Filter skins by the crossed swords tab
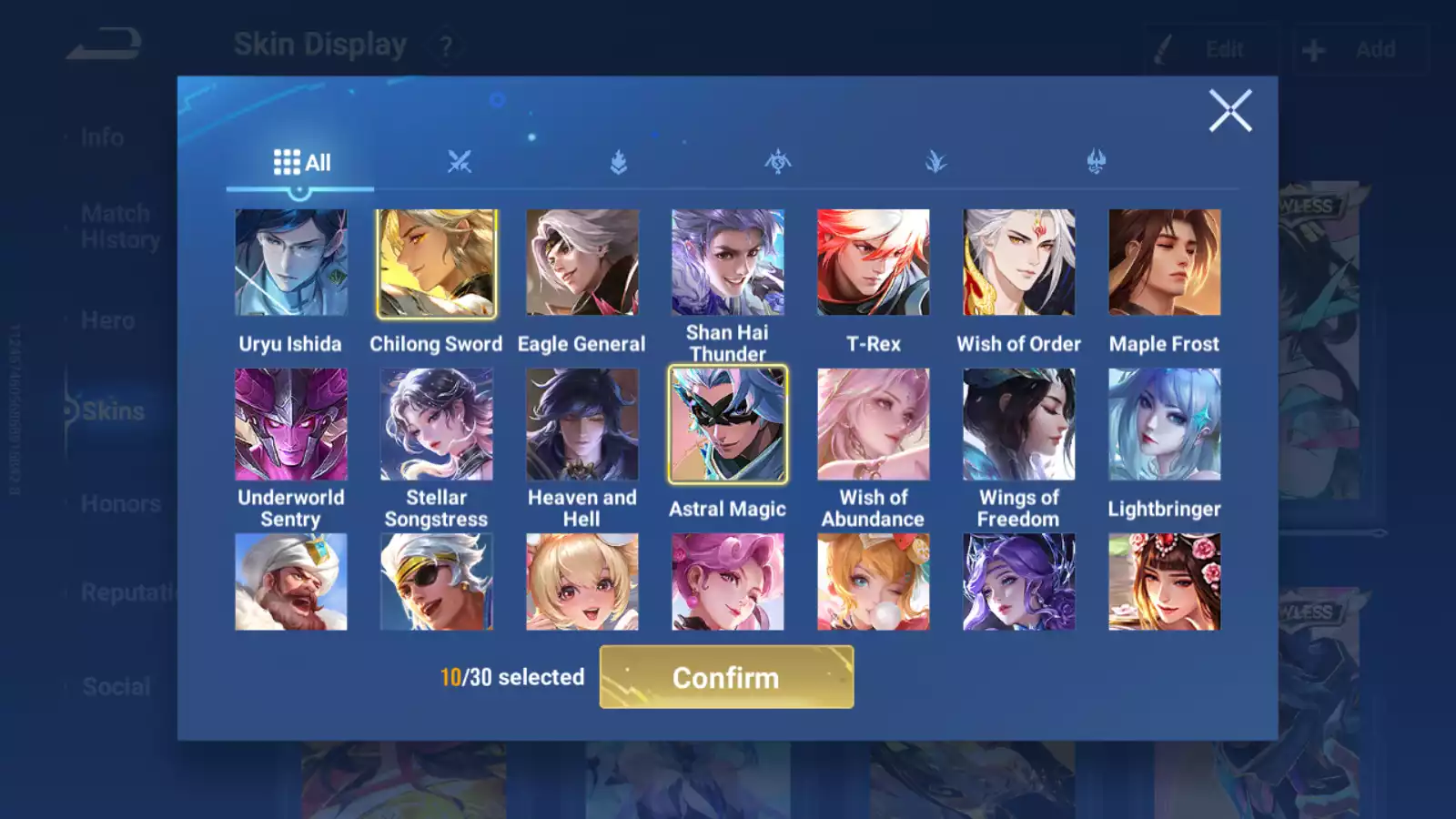The width and height of the screenshot is (1456, 819). click(x=460, y=163)
